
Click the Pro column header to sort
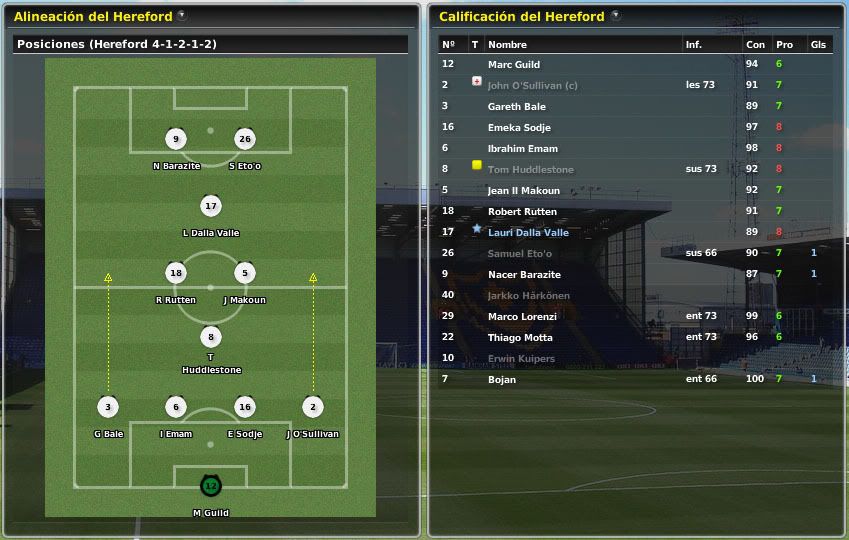click(784, 45)
